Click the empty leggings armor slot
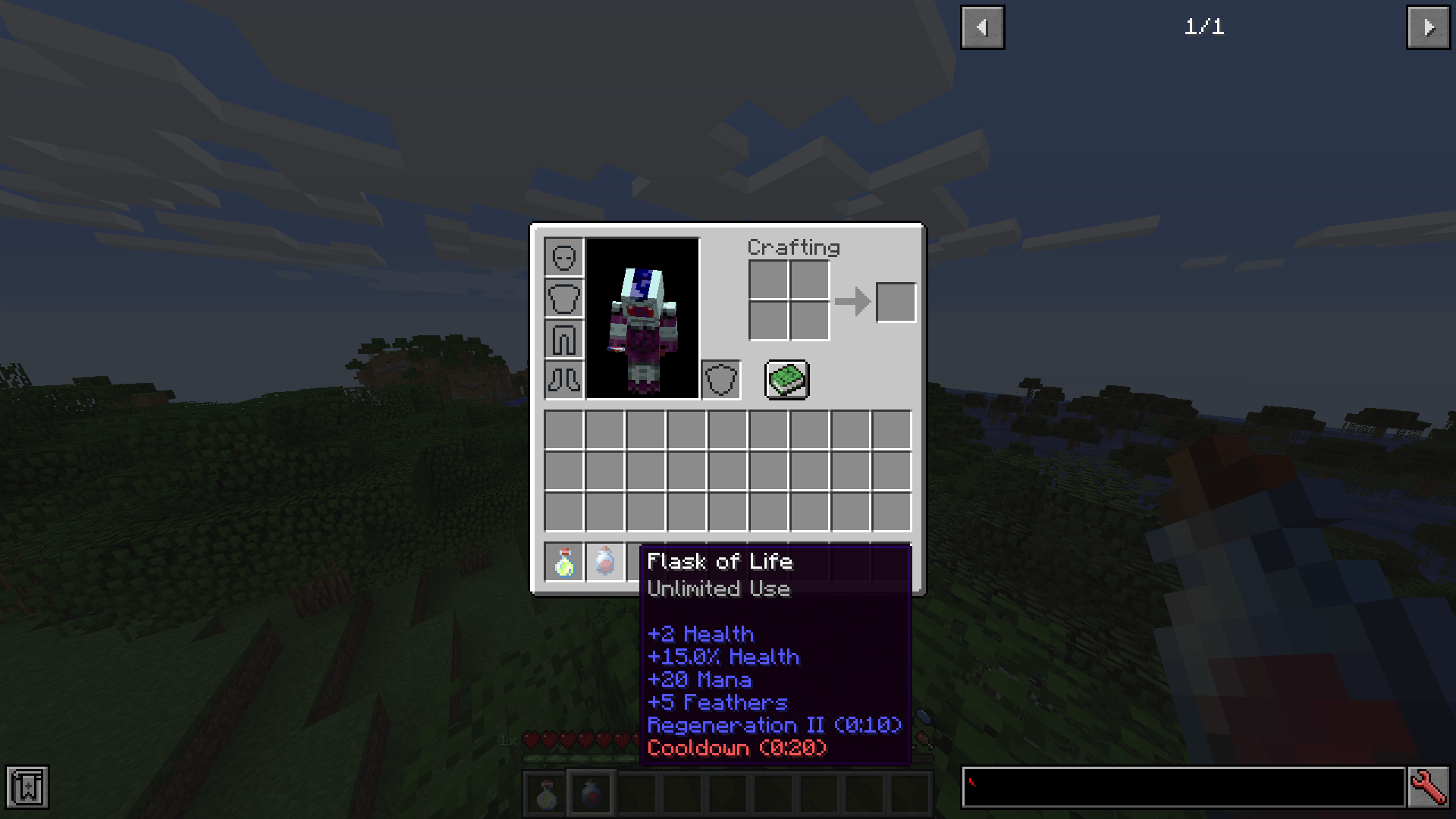The height and width of the screenshot is (819, 1456). click(563, 339)
